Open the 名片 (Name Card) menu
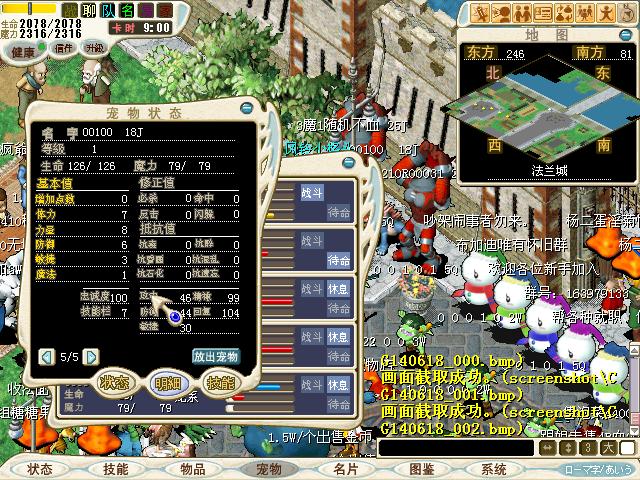This screenshot has height=480, width=640. point(346,469)
